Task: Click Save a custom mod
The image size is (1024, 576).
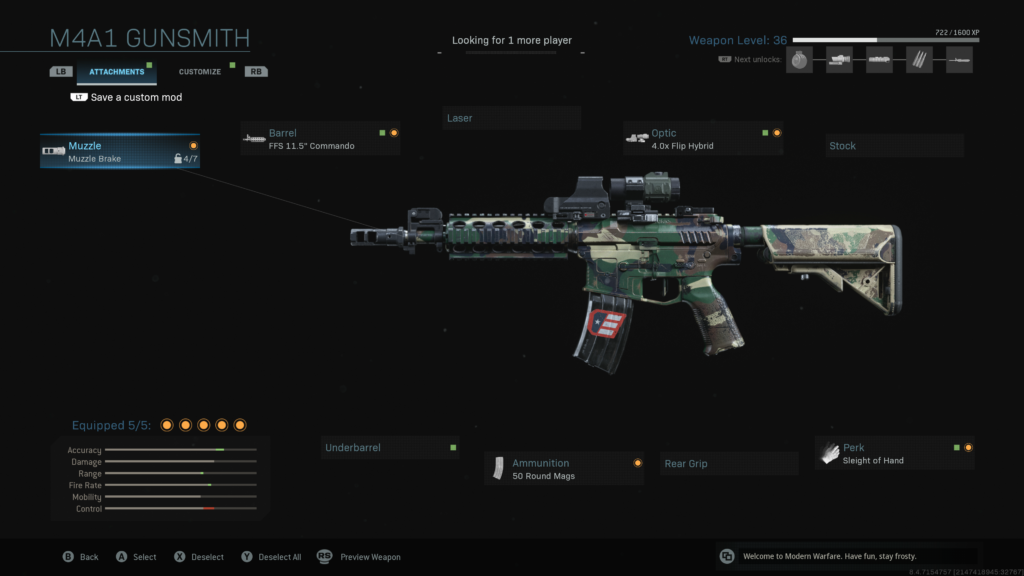Action: tap(135, 98)
